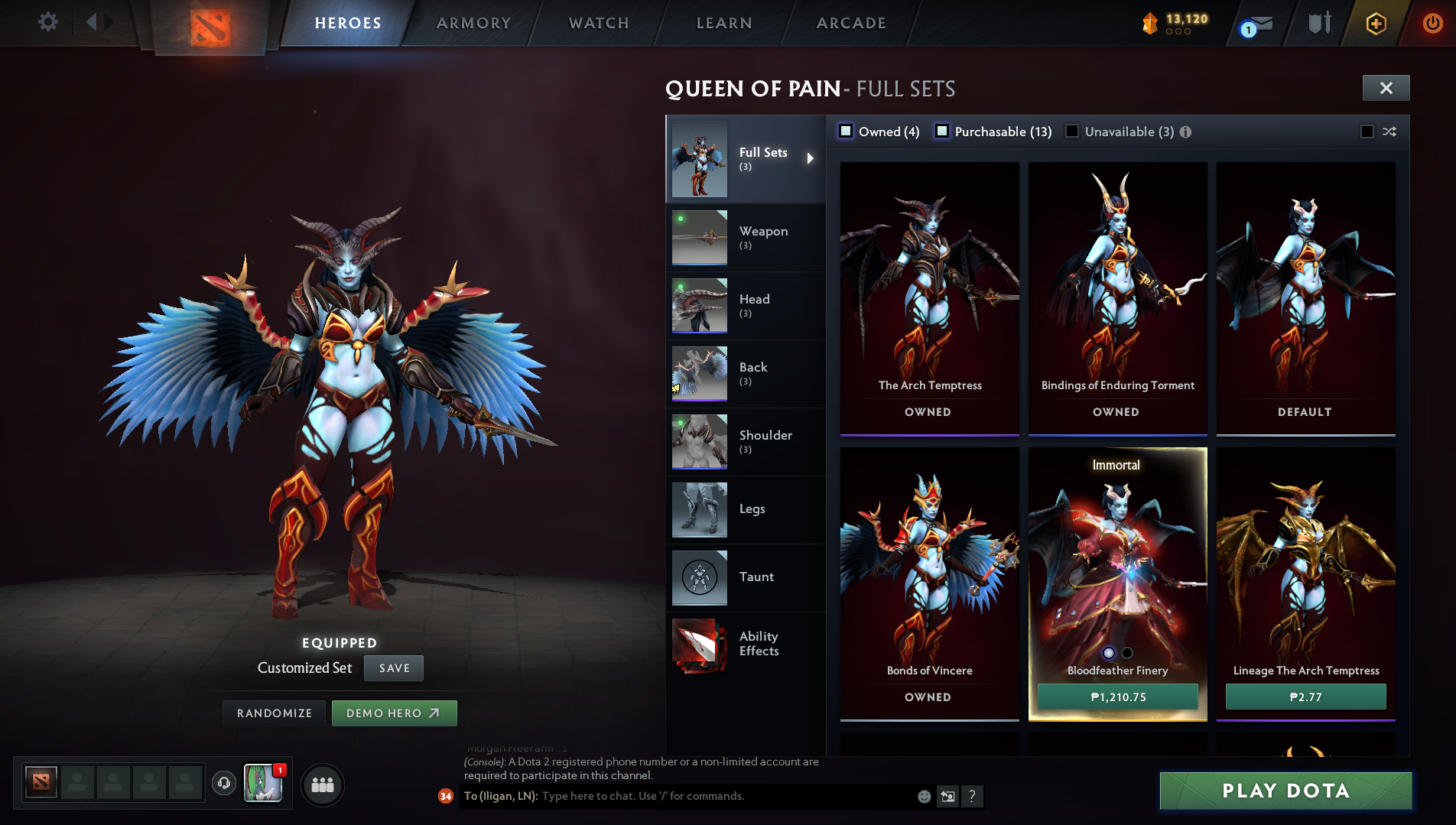This screenshot has height=825, width=1456.
Task: Click the emoticon smiley in chat bar
Action: click(924, 796)
